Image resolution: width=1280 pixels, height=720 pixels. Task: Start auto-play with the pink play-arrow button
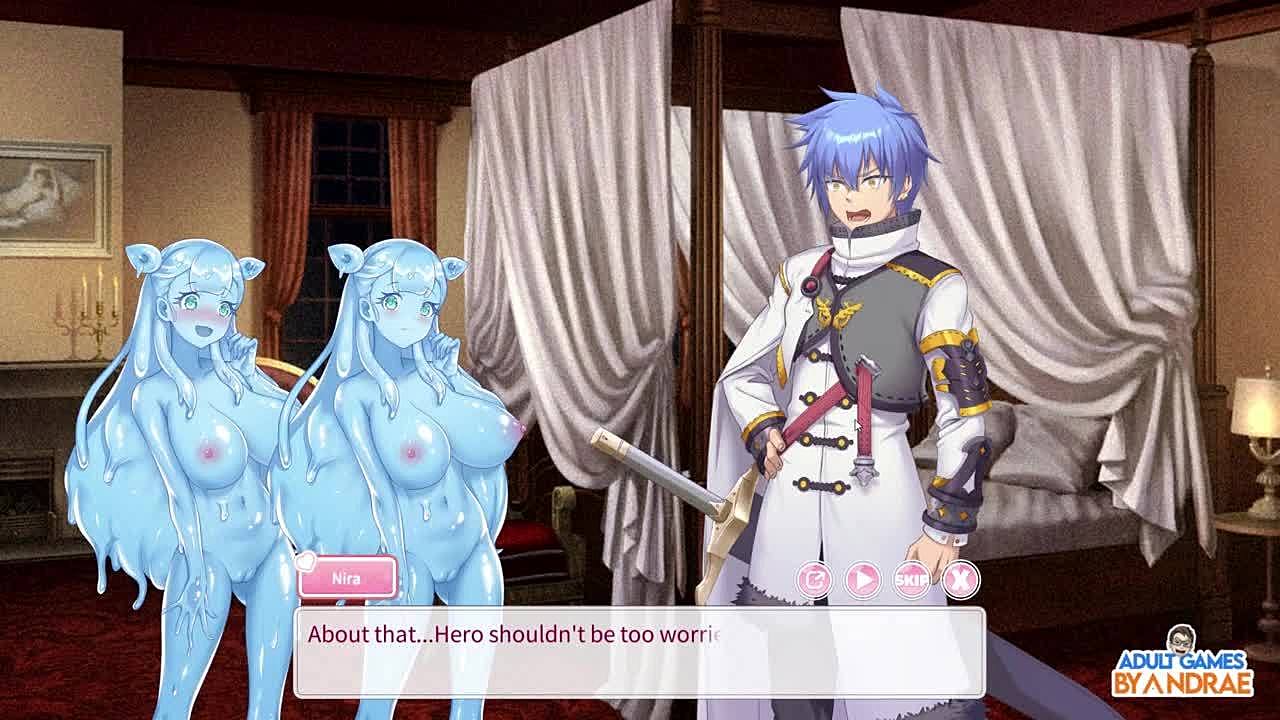[863, 579]
